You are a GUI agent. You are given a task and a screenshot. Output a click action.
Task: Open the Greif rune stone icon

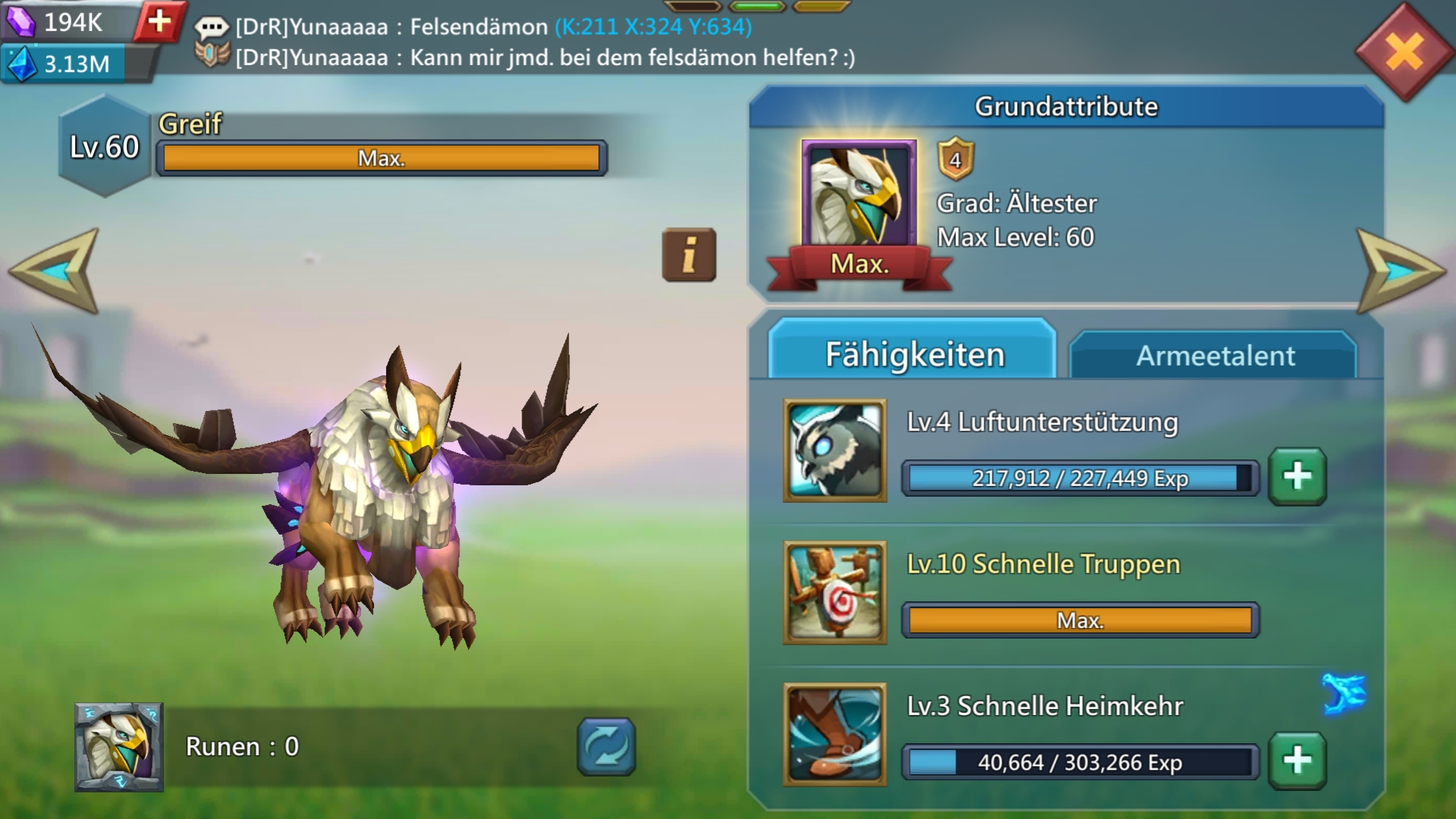click(119, 747)
